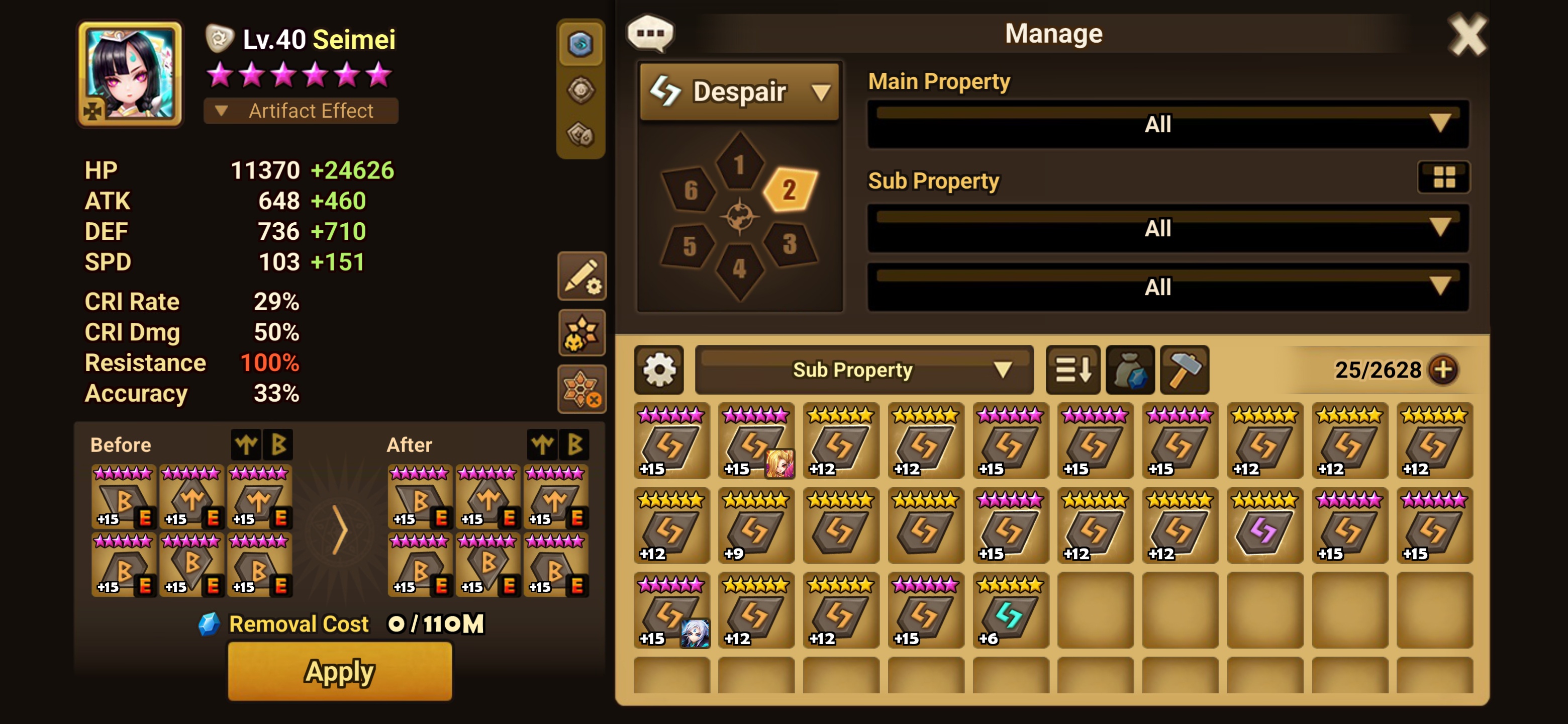Expand the Artifact Effect panel

(301, 111)
